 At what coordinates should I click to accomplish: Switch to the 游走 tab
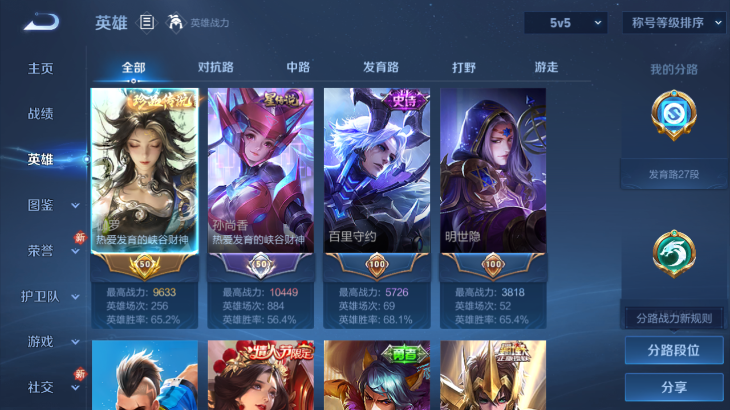click(546, 67)
